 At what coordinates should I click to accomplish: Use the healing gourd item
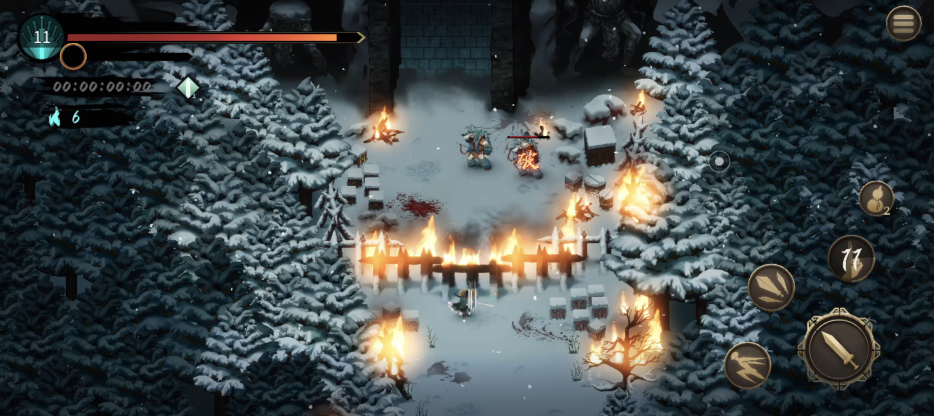[876, 198]
